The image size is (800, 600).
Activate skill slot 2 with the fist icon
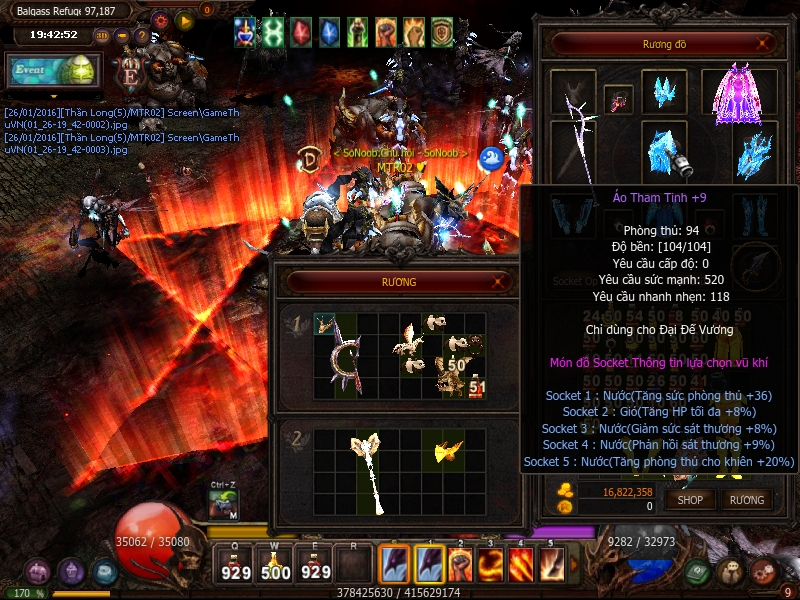(460, 566)
